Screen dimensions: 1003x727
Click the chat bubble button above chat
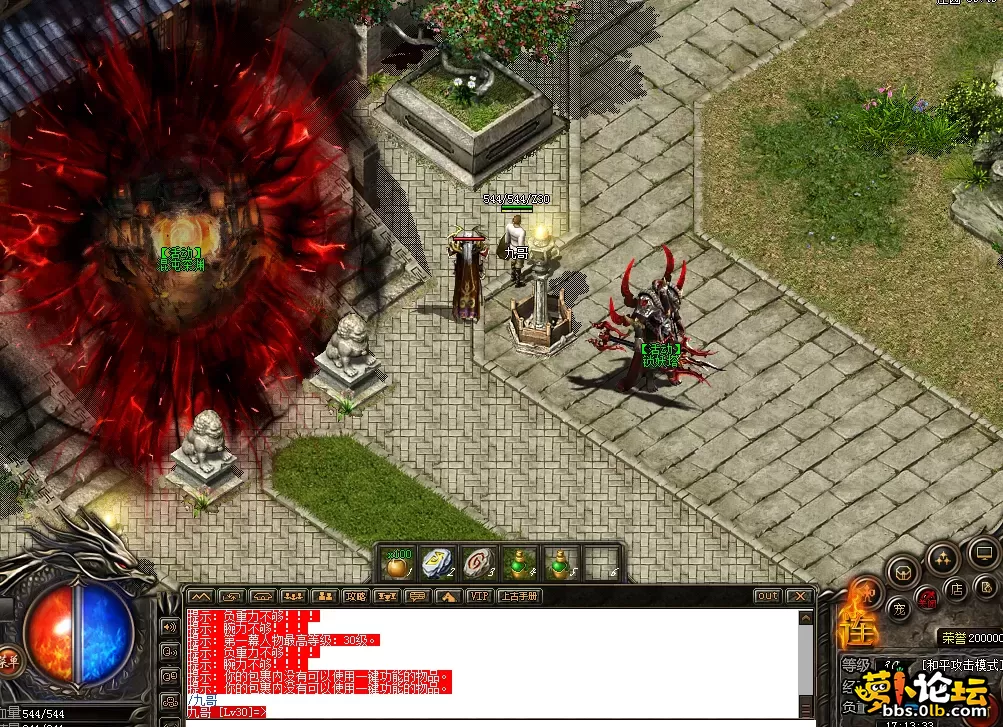coord(417,596)
